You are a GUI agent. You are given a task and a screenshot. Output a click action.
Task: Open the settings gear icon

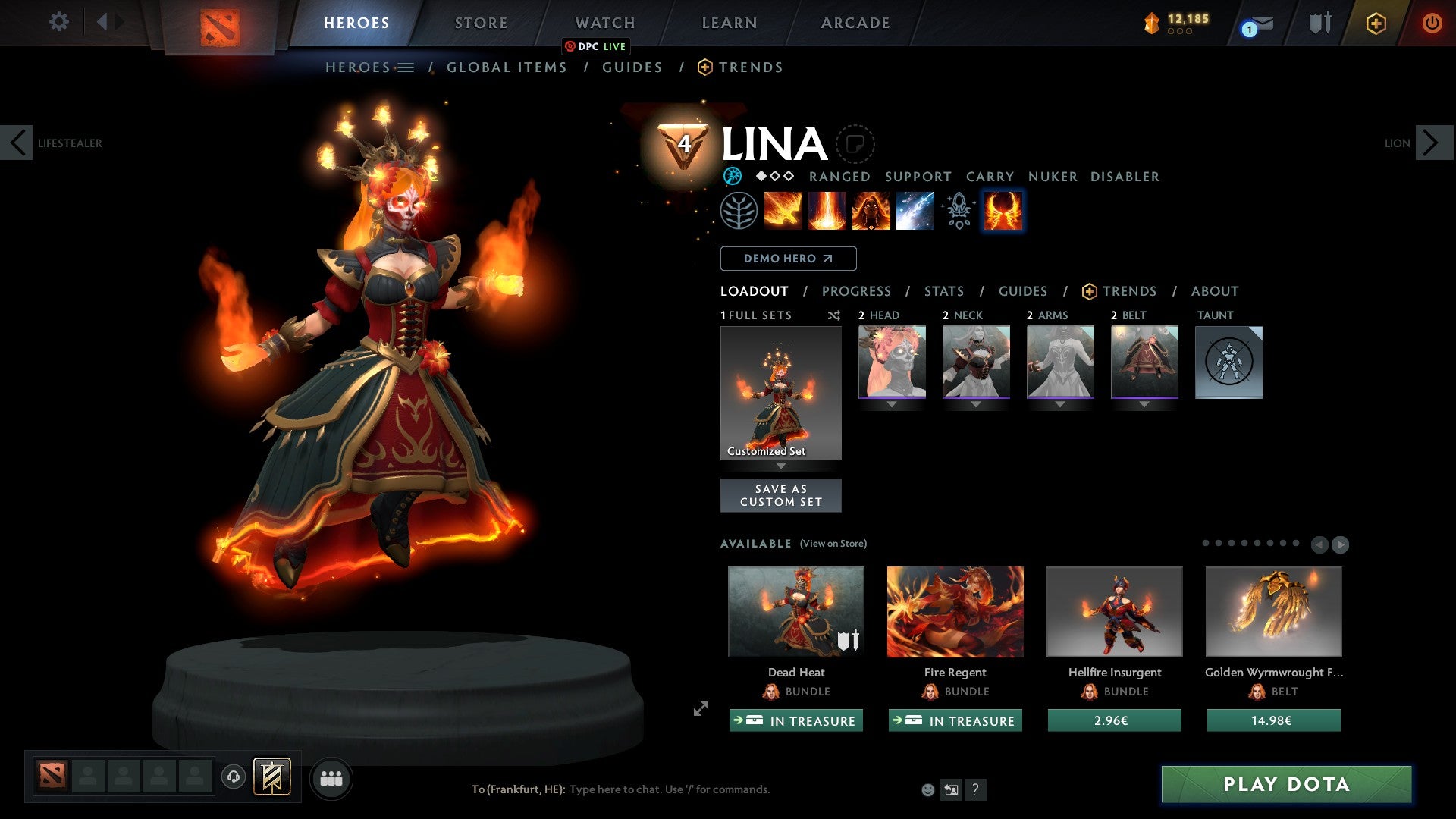[x=58, y=22]
